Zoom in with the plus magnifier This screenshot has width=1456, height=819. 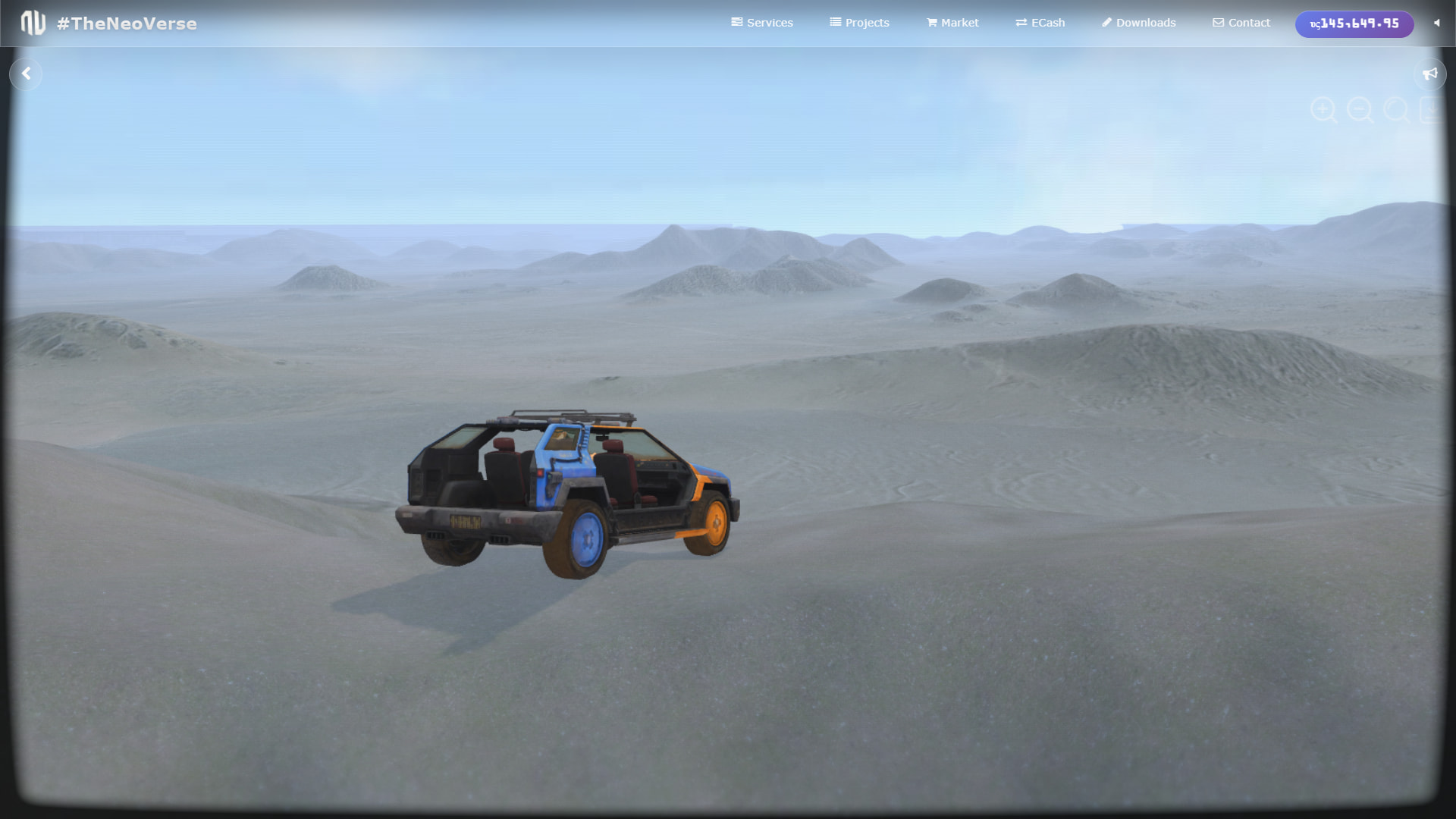tap(1323, 110)
